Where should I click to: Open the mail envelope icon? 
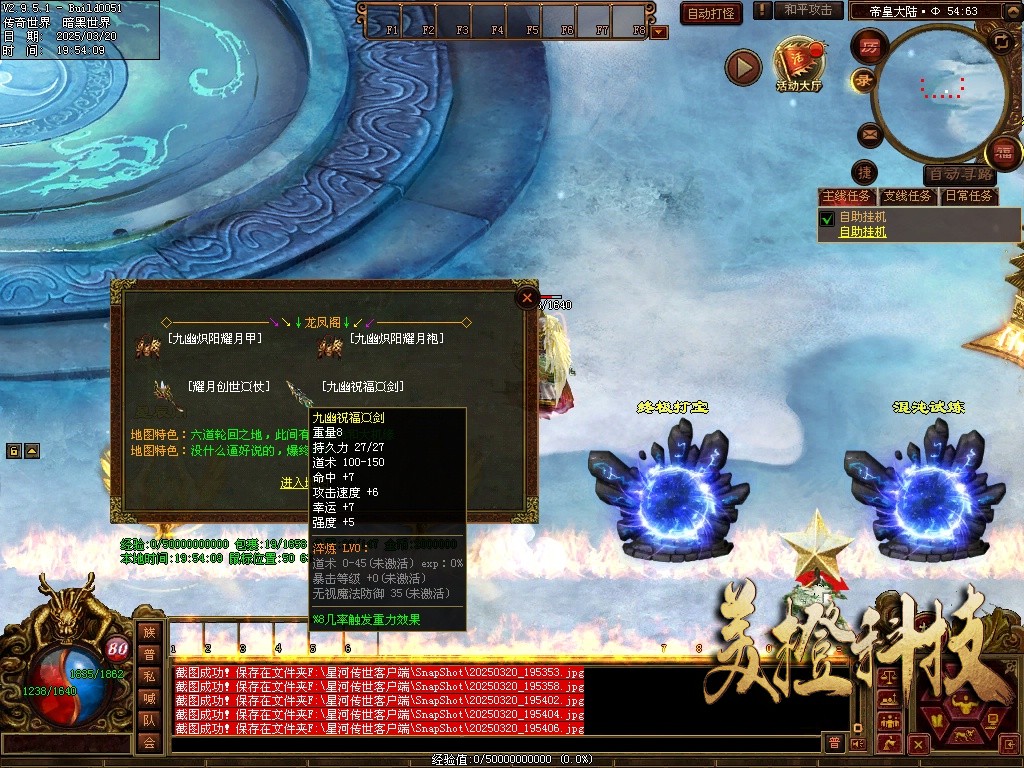click(x=868, y=132)
